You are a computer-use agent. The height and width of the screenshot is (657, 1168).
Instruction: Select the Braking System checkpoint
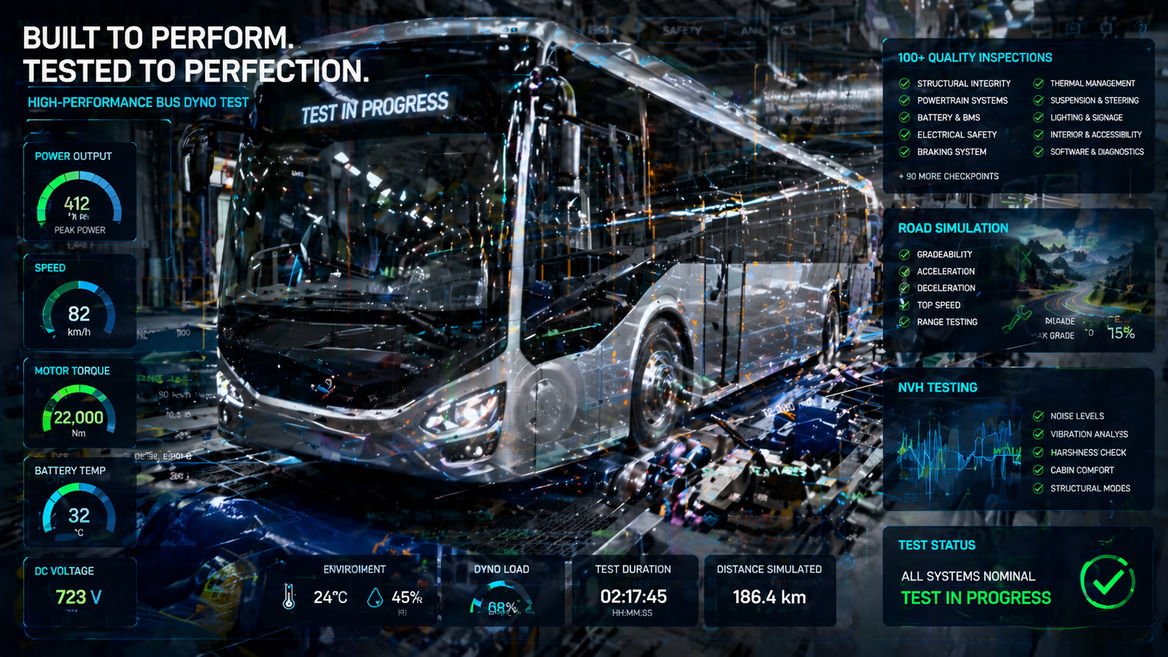coord(951,152)
